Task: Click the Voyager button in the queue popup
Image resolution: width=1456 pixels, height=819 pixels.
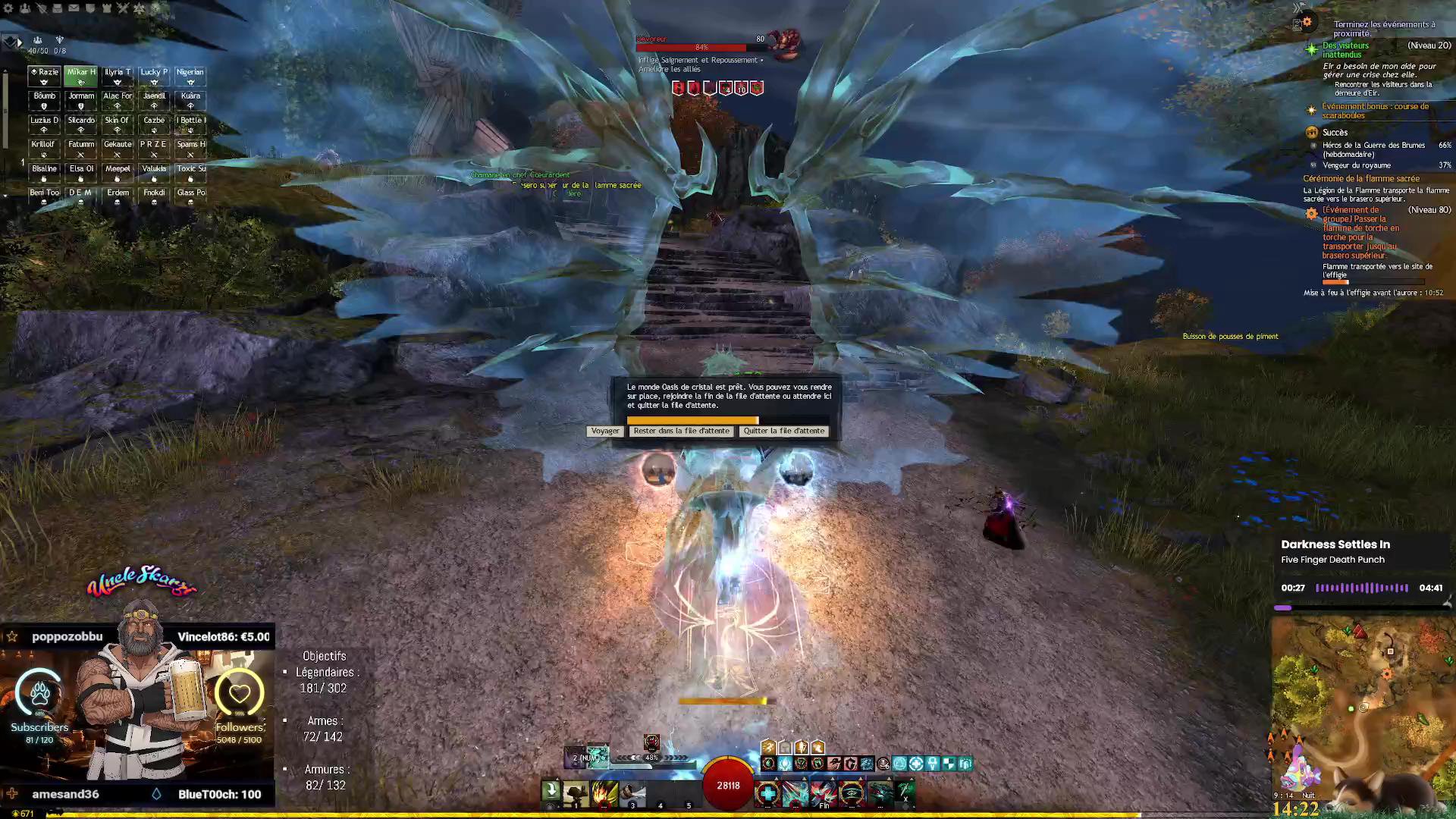Action: coord(604,431)
